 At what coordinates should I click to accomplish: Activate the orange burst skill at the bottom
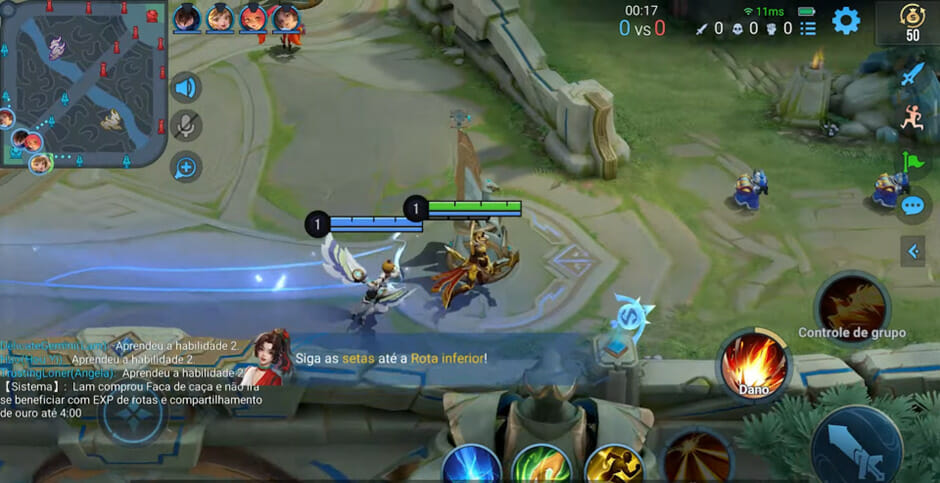697,458
